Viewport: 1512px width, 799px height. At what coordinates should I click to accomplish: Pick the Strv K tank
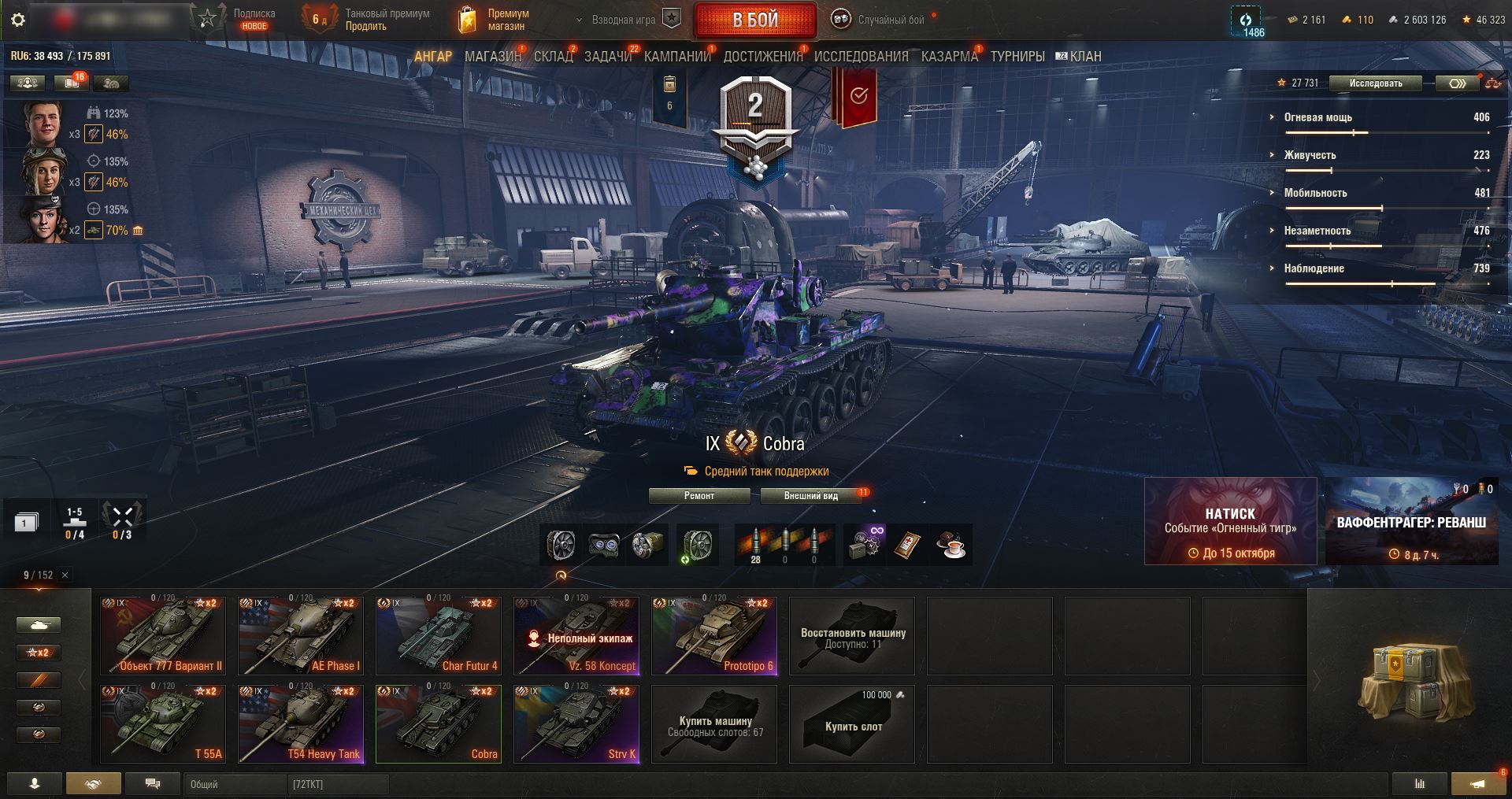(576, 724)
